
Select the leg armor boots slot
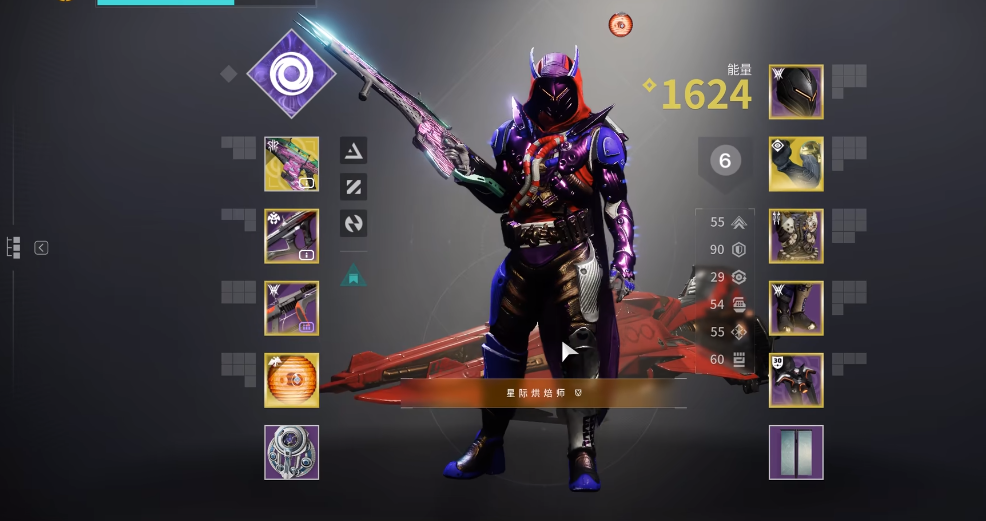pyautogui.click(x=796, y=308)
